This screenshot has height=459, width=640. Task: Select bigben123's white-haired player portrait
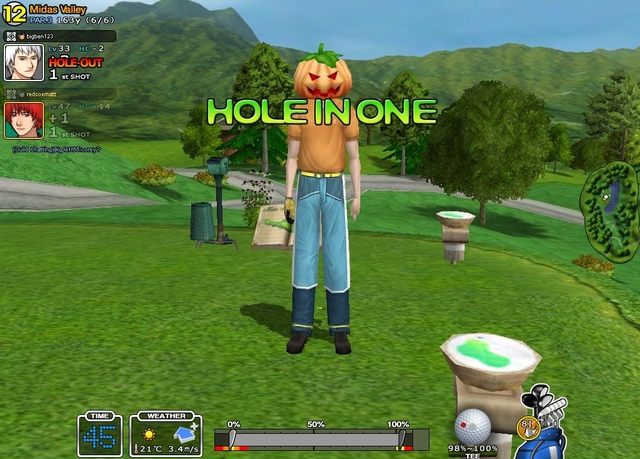[24, 61]
